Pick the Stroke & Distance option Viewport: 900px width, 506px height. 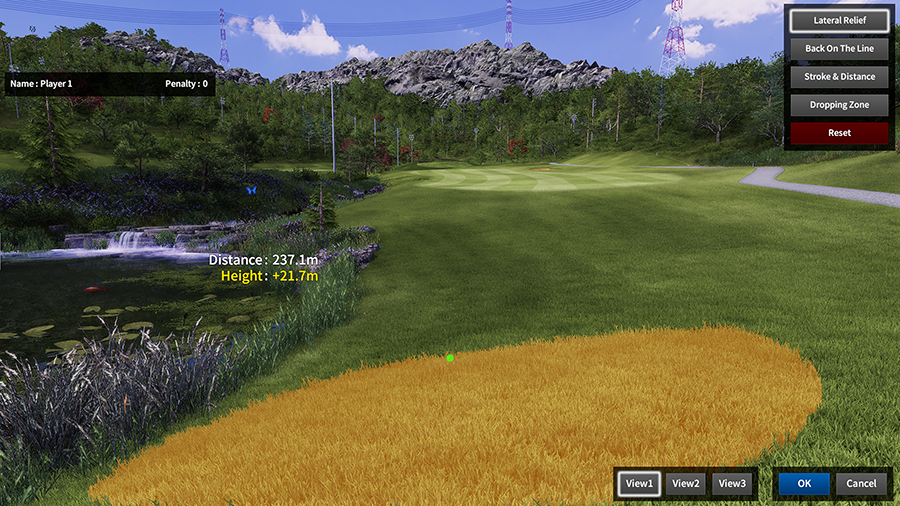coord(839,76)
